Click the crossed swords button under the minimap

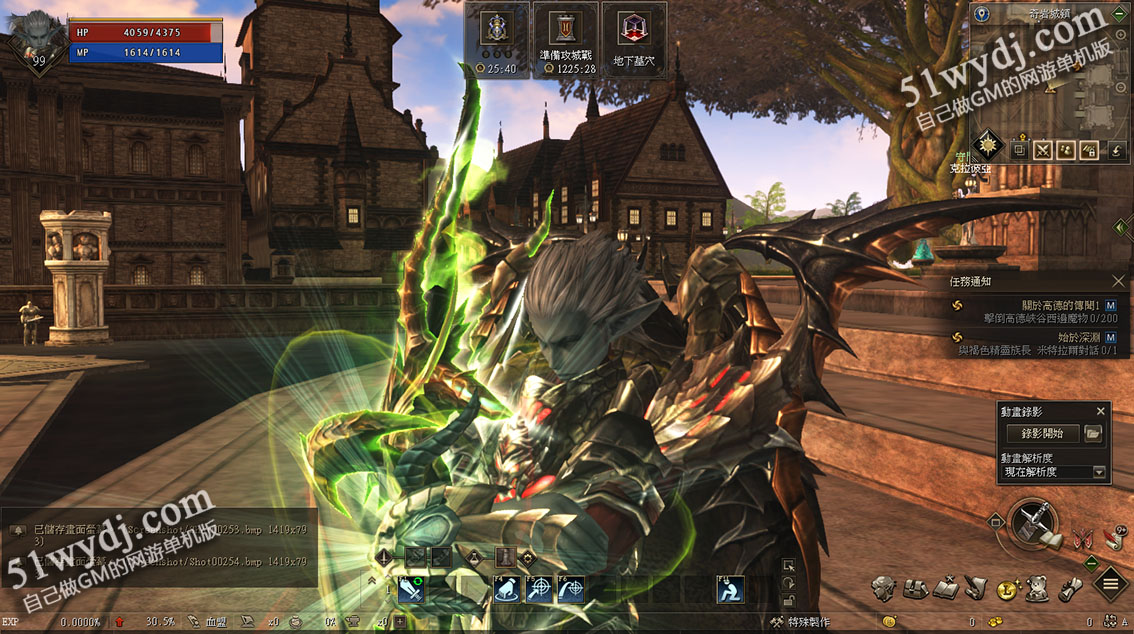tap(1043, 151)
